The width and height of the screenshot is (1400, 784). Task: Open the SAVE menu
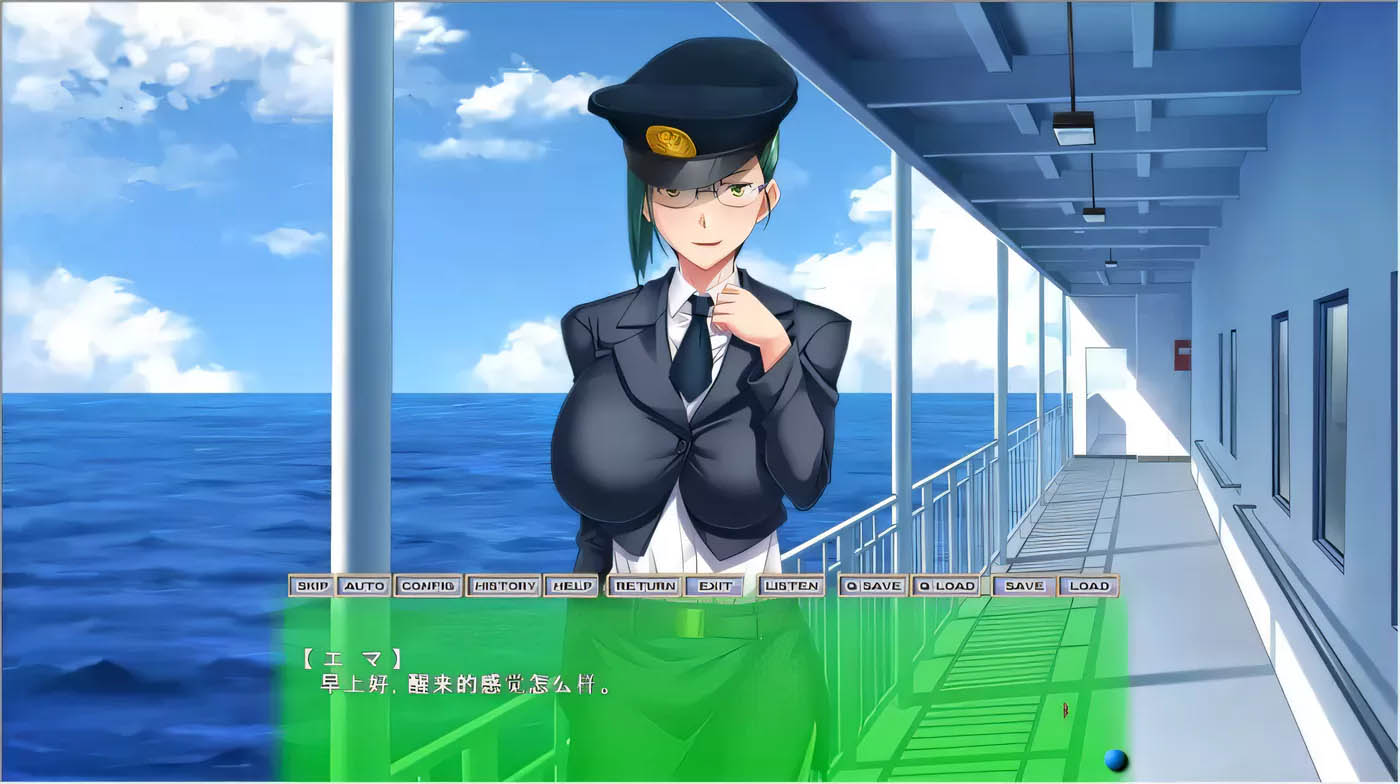click(x=1024, y=586)
